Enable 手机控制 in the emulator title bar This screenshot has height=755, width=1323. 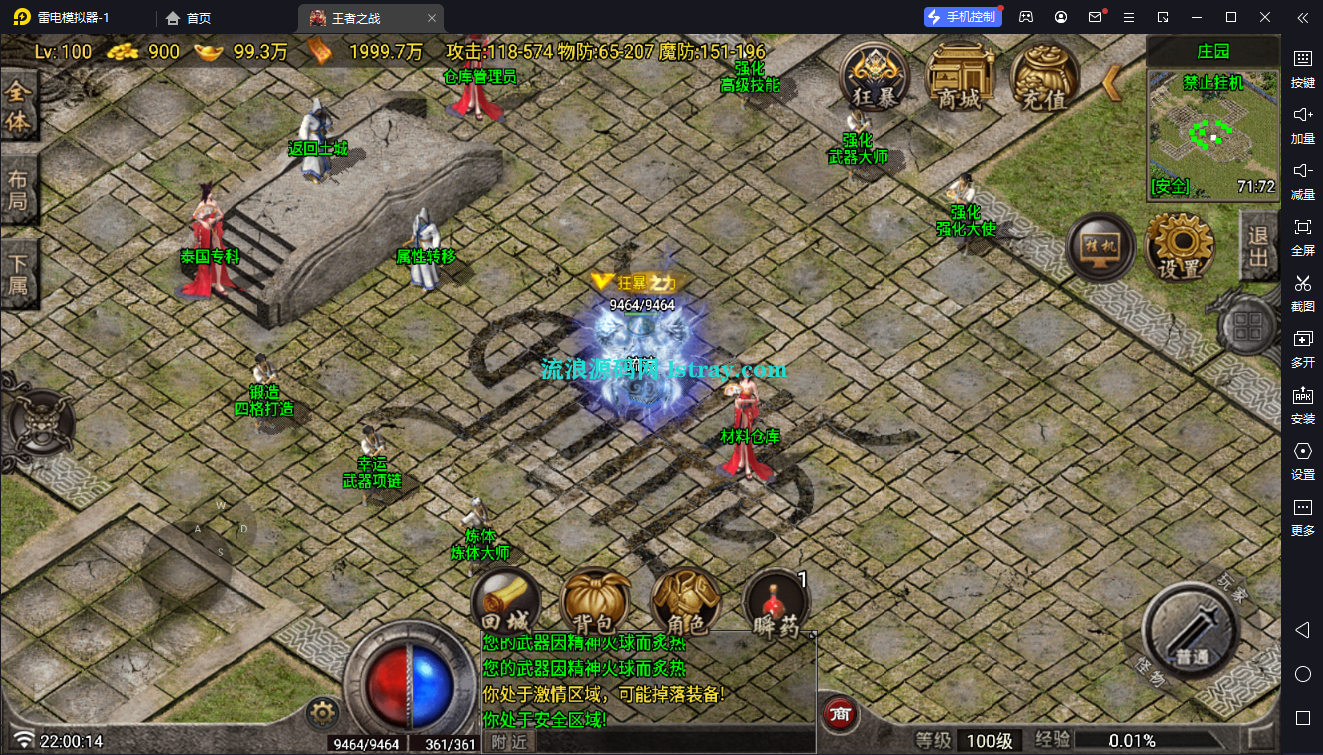pos(962,16)
